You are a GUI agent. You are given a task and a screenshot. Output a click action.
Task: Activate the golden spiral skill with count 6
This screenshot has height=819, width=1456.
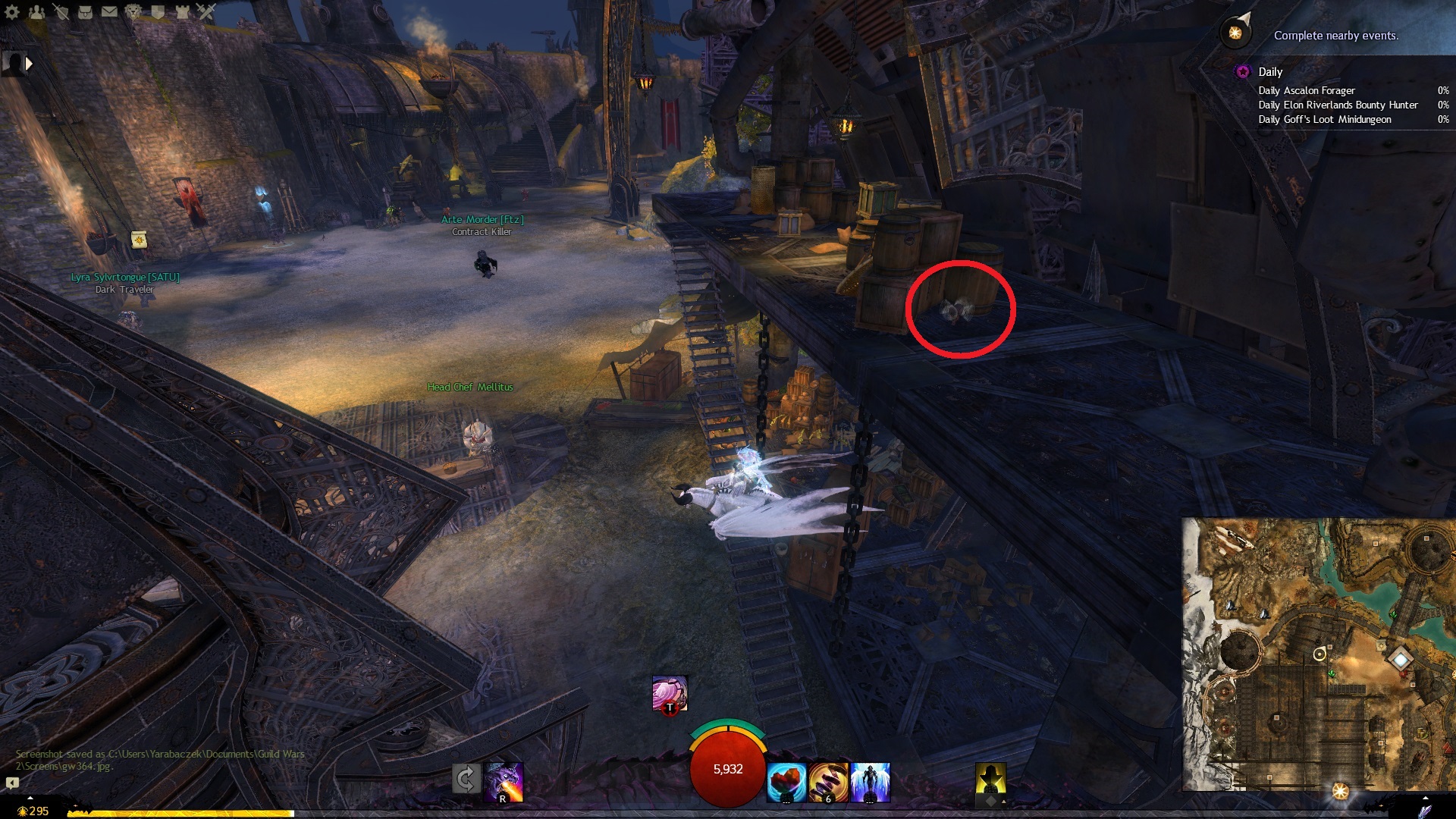[828, 782]
